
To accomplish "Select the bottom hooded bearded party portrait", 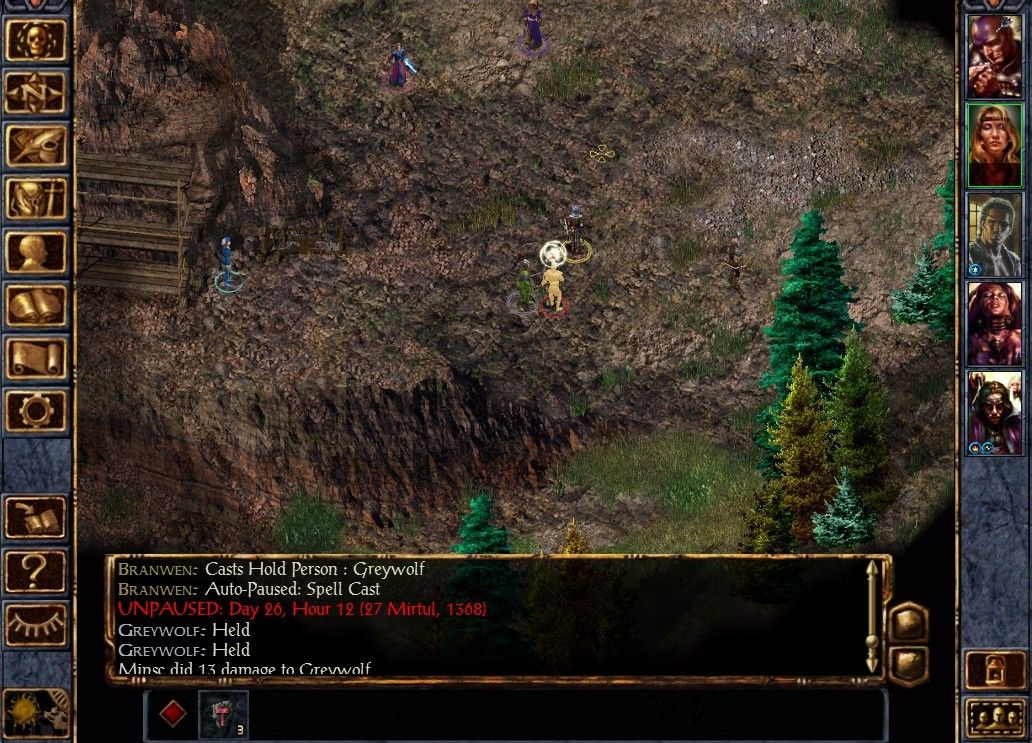I will tap(994, 413).
